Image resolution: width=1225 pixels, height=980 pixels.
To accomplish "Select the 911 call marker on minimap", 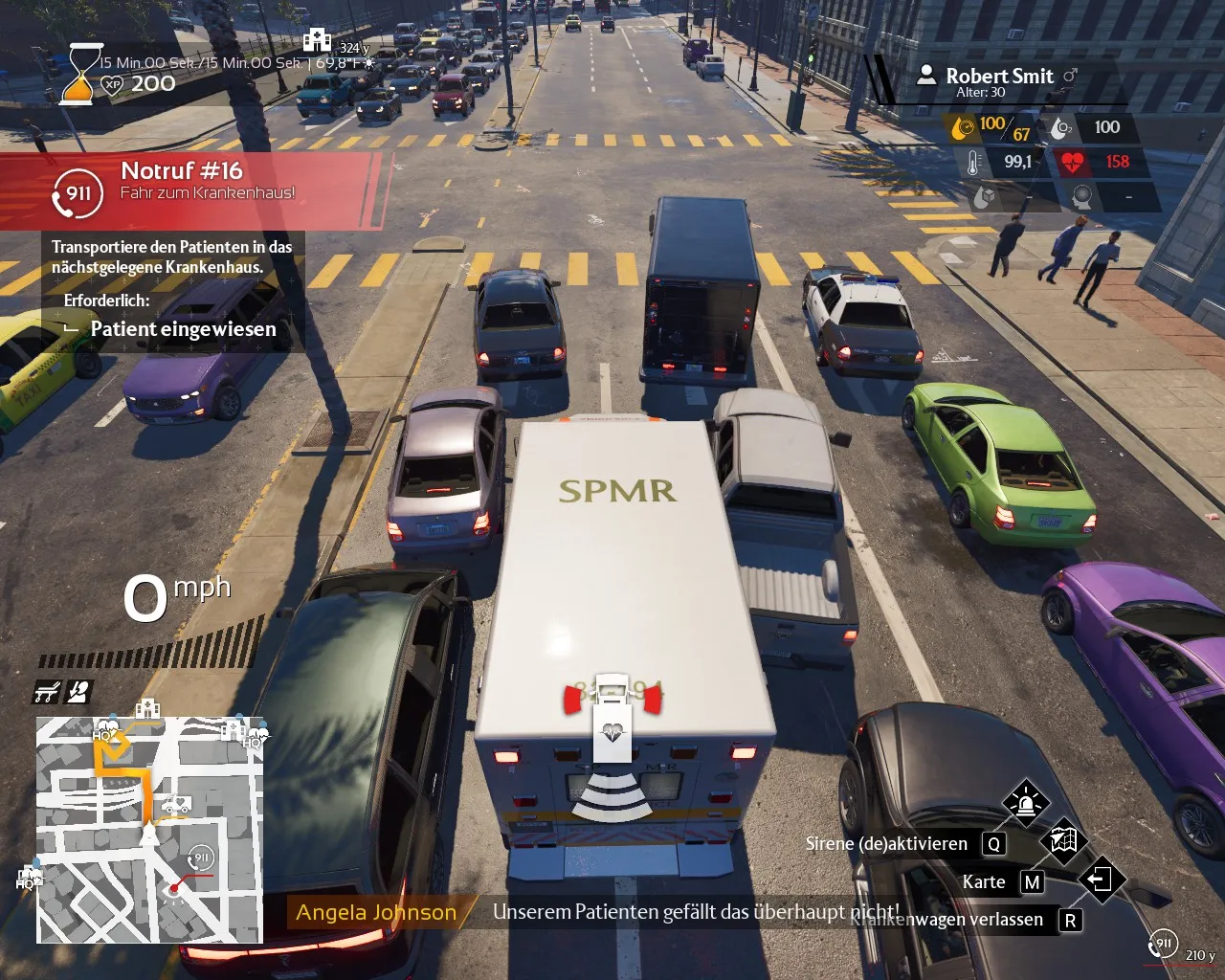I will 200,857.
